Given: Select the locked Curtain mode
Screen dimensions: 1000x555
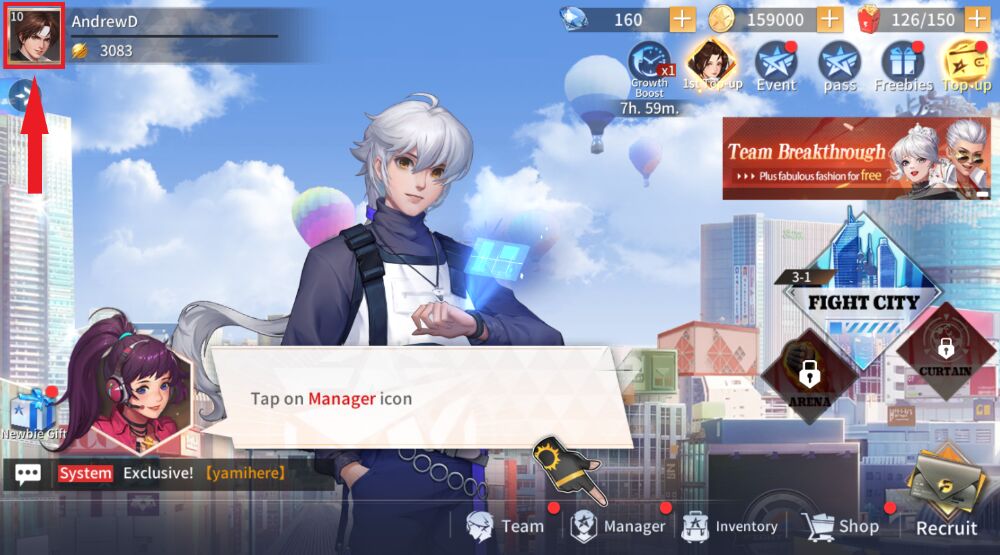Looking at the screenshot, I should tap(945, 352).
